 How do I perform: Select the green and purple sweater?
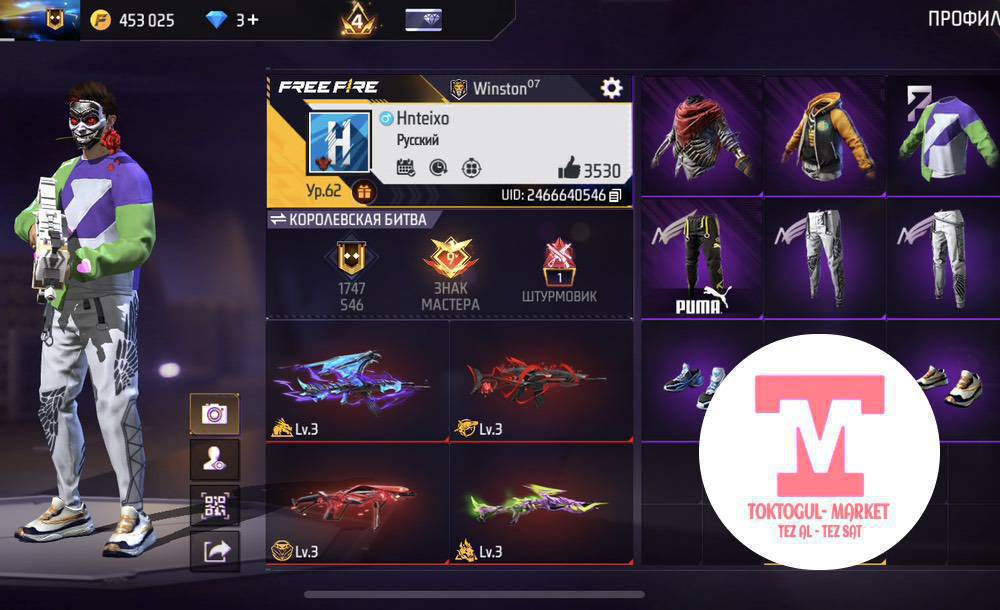(x=942, y=137)
